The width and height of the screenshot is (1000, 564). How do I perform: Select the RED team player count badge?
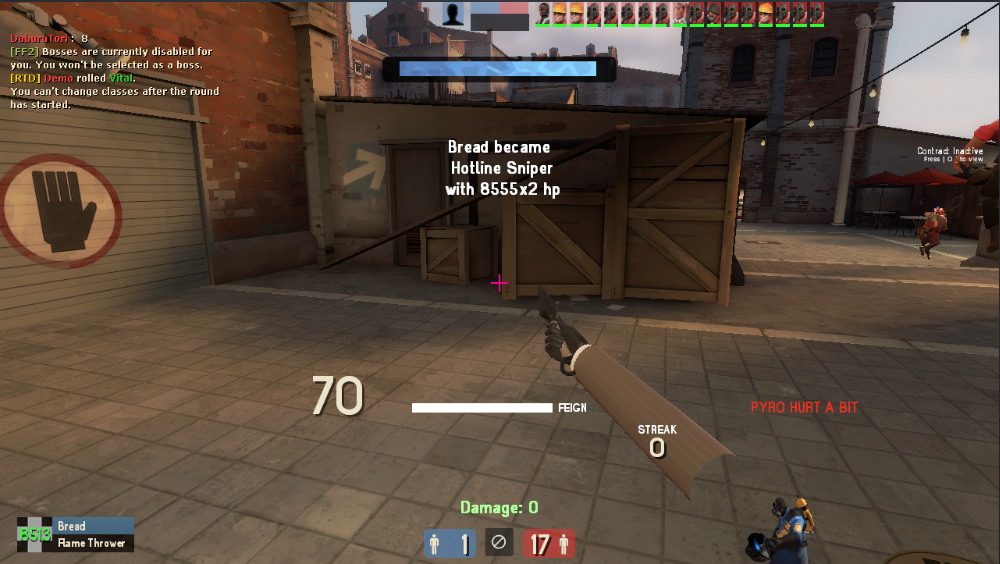pyautogui.click(x=549, y=544)
